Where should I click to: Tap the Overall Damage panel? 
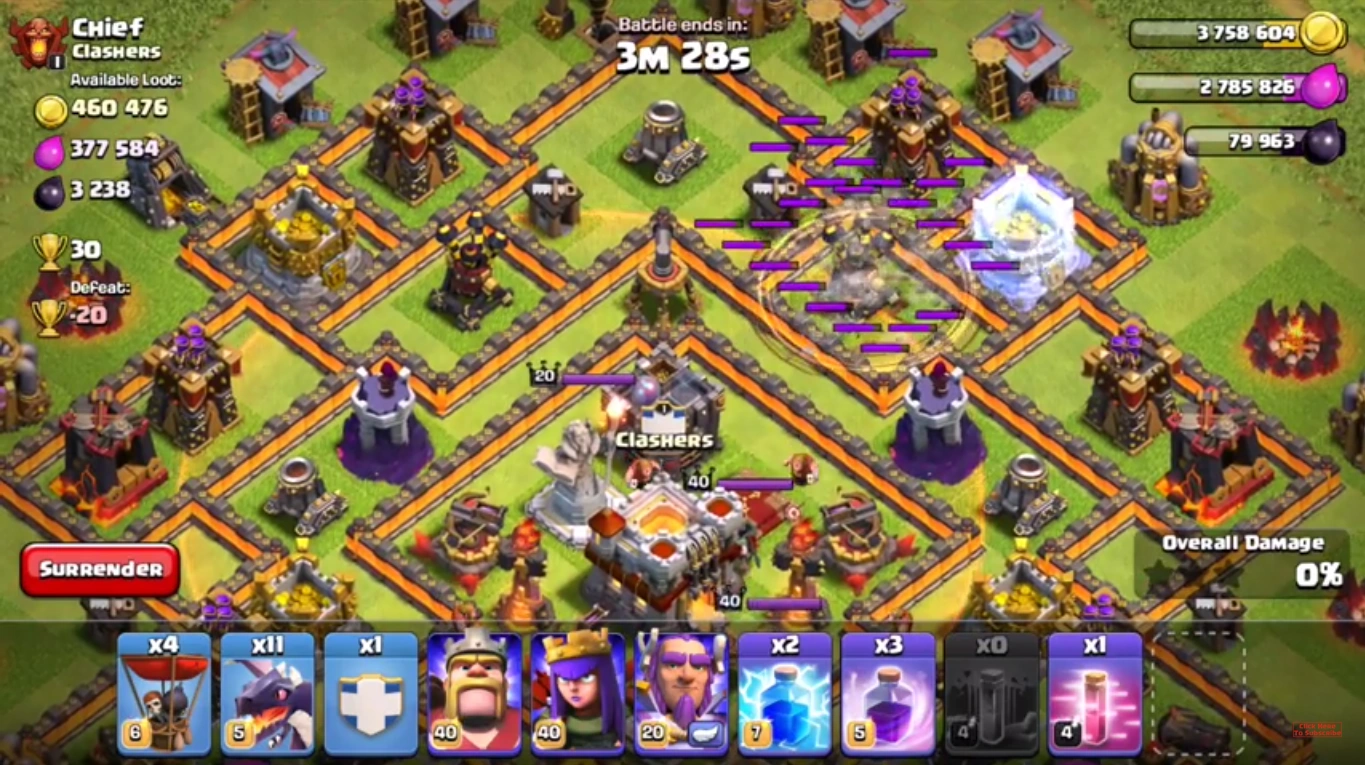click(x=1240, y=558)
